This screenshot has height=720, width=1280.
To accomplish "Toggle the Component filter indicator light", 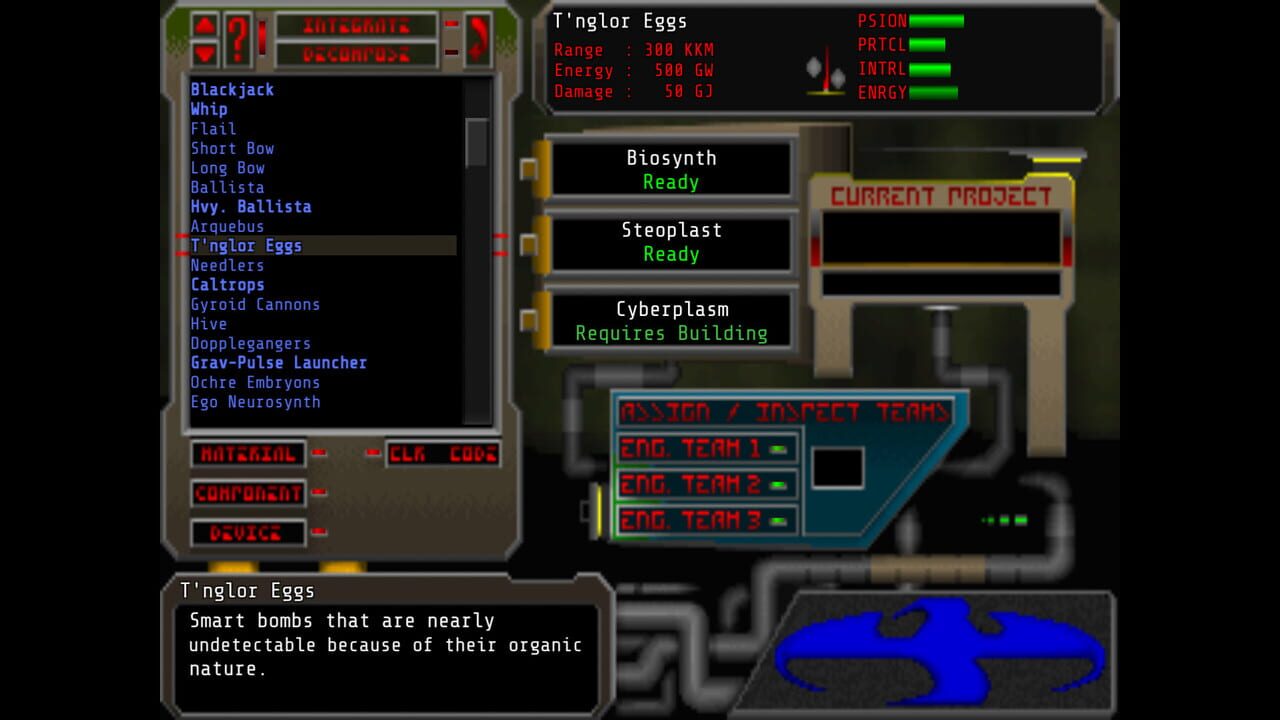I will pos(318,493).
